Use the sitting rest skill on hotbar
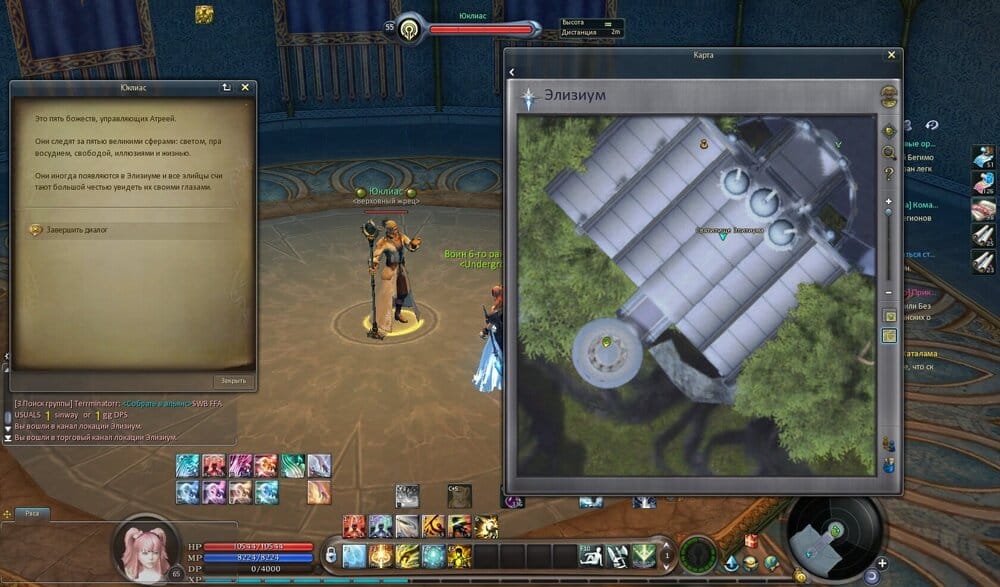The image size is (1000, 587). click(x=590, y=555)
